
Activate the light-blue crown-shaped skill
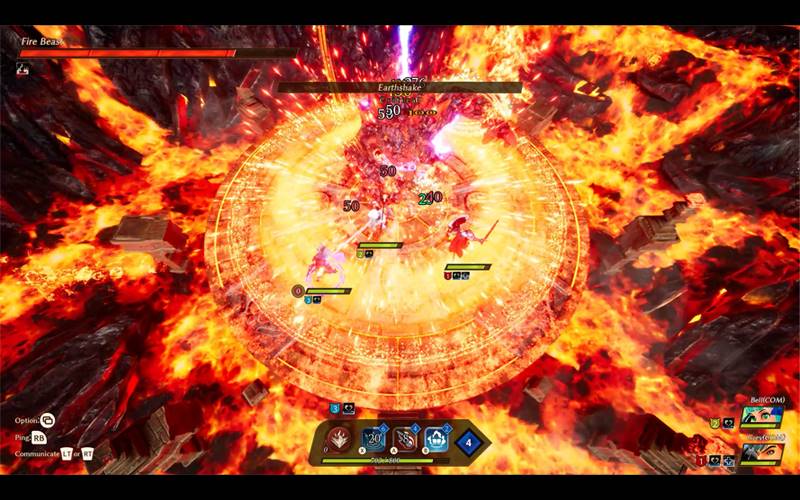point(436,439)
